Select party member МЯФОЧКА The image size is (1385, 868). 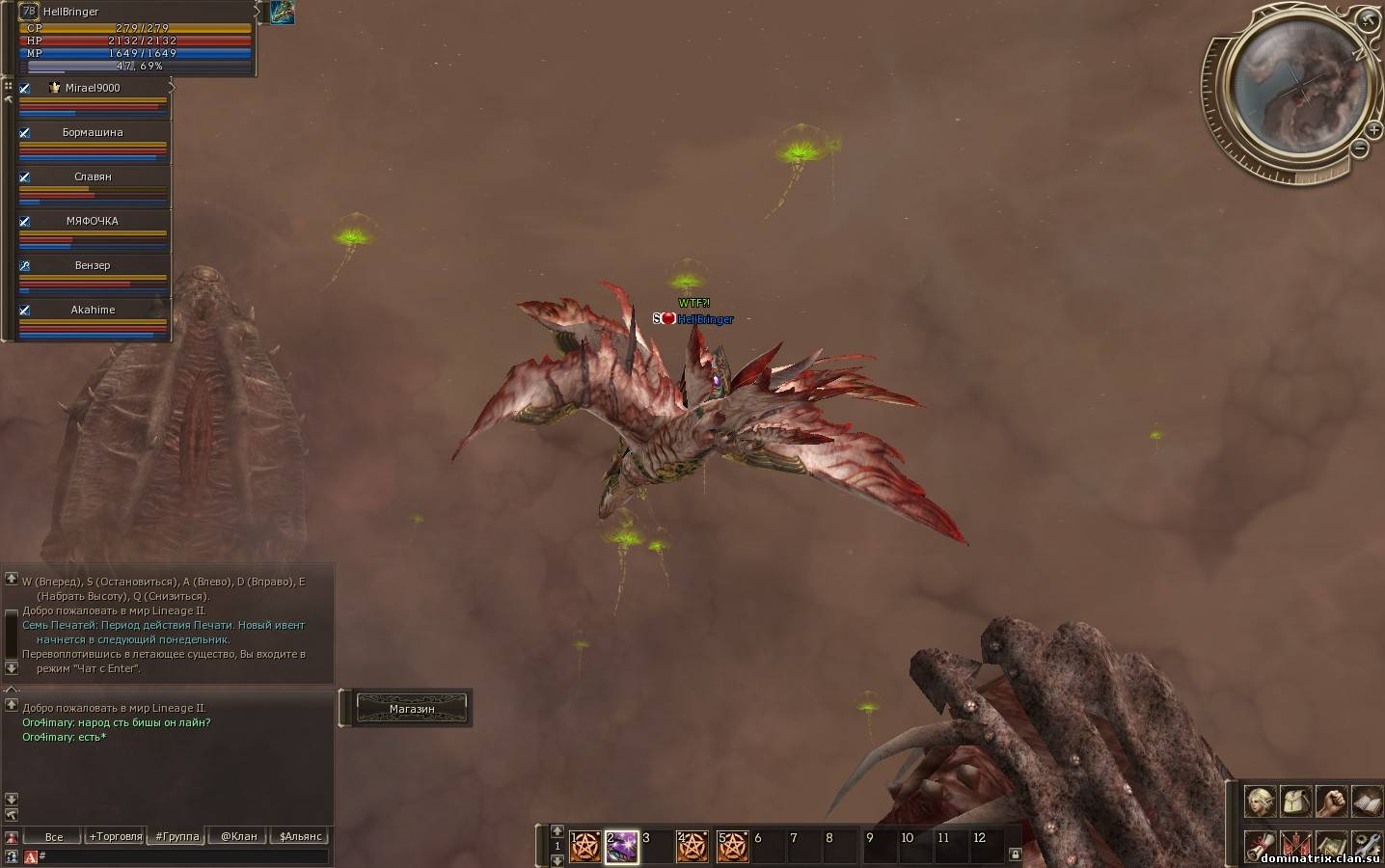(x=93, y=221)
